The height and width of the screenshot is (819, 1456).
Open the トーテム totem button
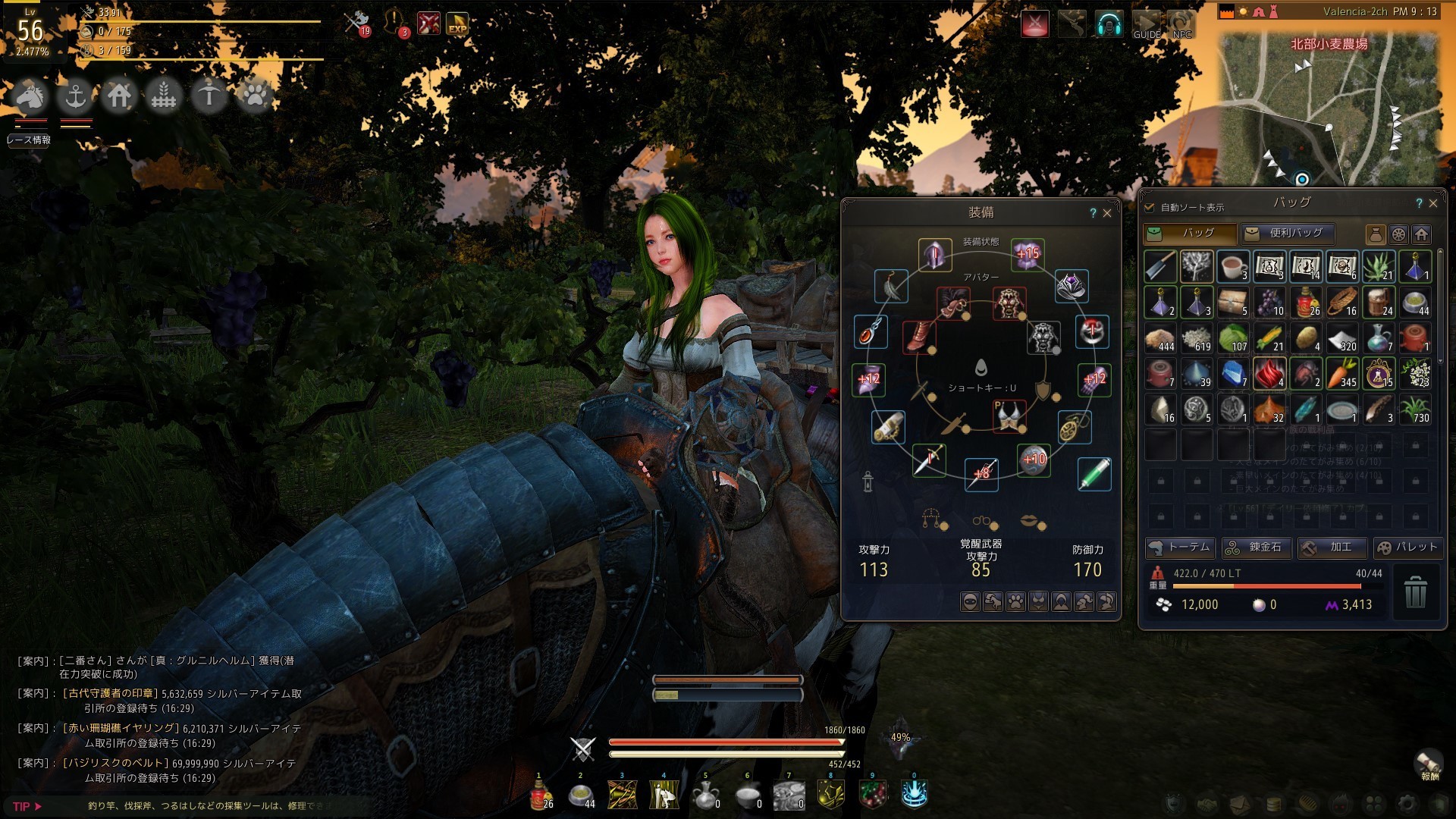click(x=1180, y=547)
